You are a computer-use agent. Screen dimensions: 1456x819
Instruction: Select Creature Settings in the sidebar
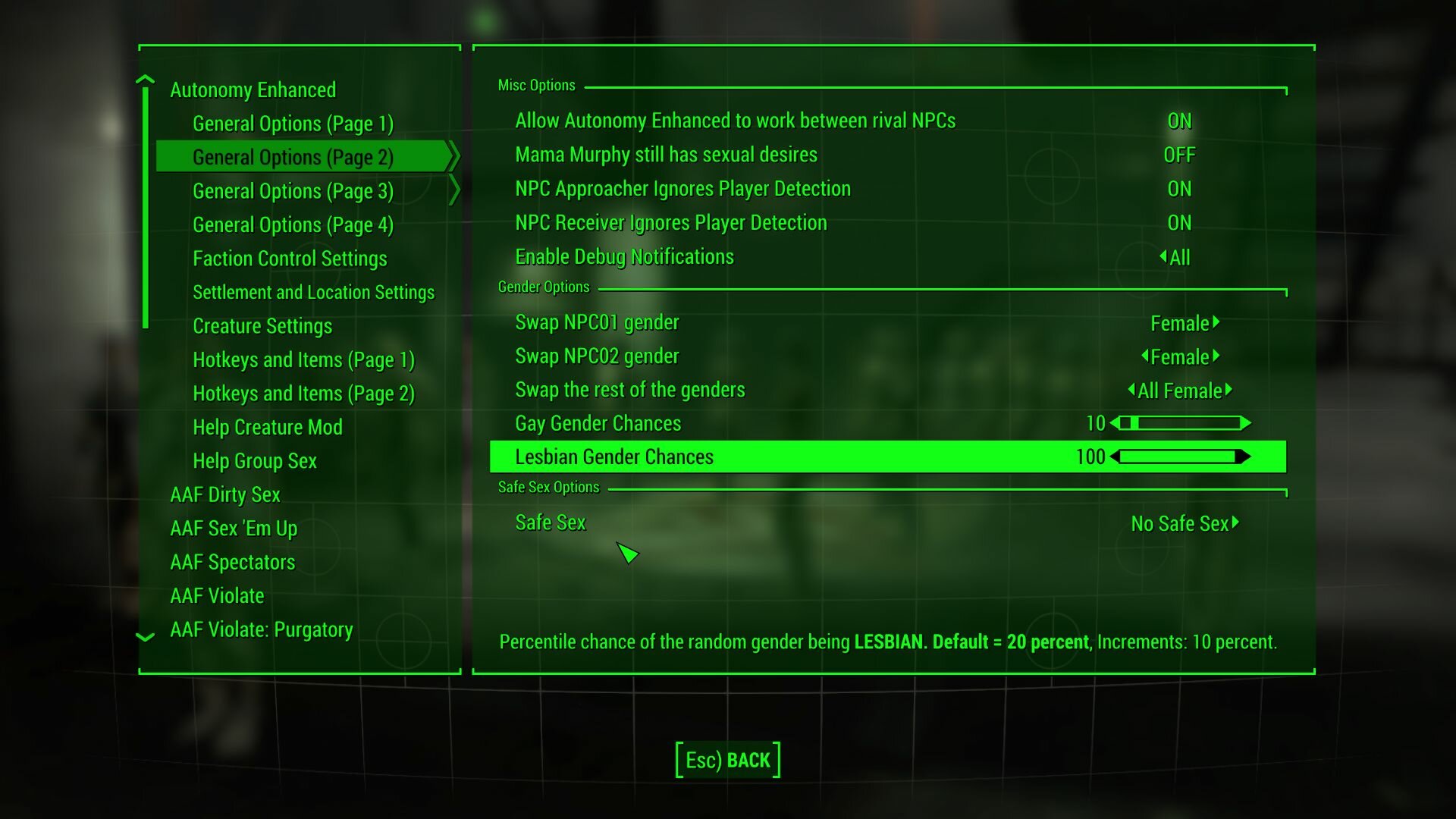pos(262,326)
